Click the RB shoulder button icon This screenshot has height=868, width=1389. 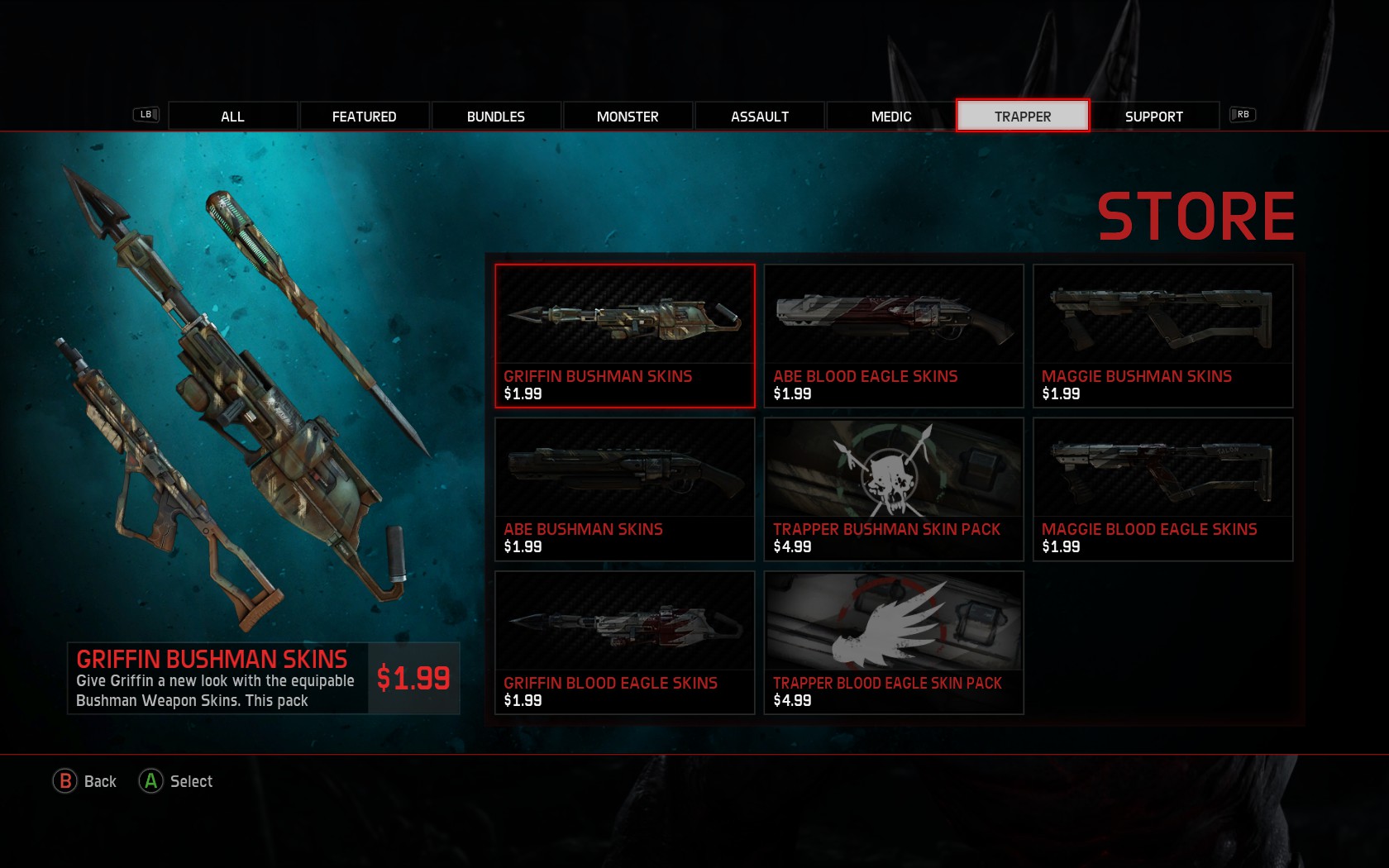coord(1243,115)
